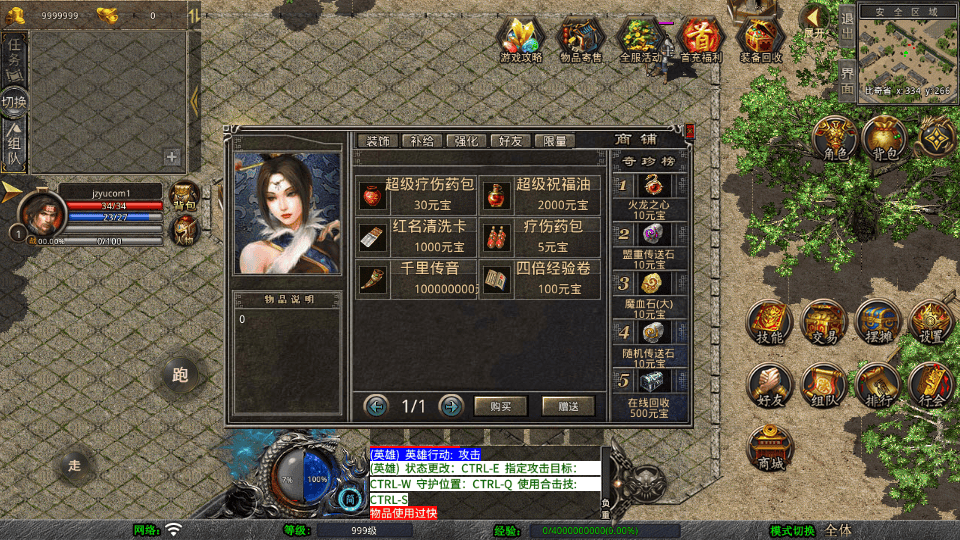Open the 装备回收 equipment recycle icon
The image size is (960, 540).
click(x=762, y=40)
